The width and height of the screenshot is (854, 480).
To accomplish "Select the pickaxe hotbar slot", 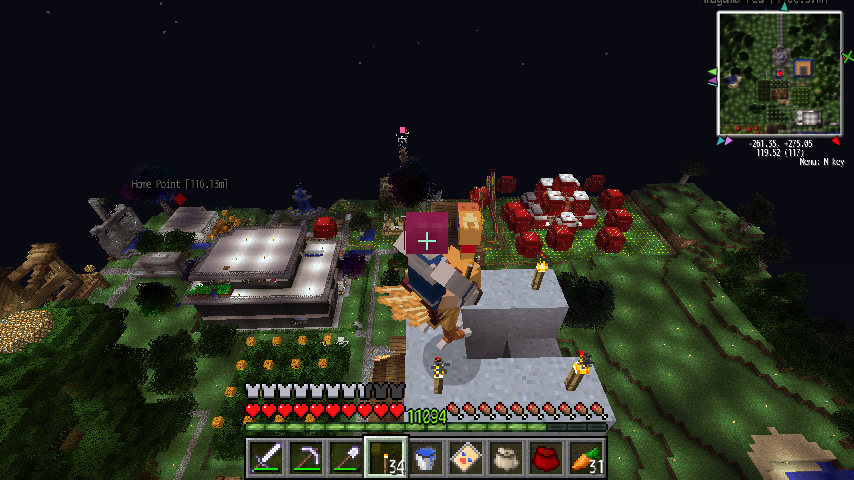I will pos(305,457).
